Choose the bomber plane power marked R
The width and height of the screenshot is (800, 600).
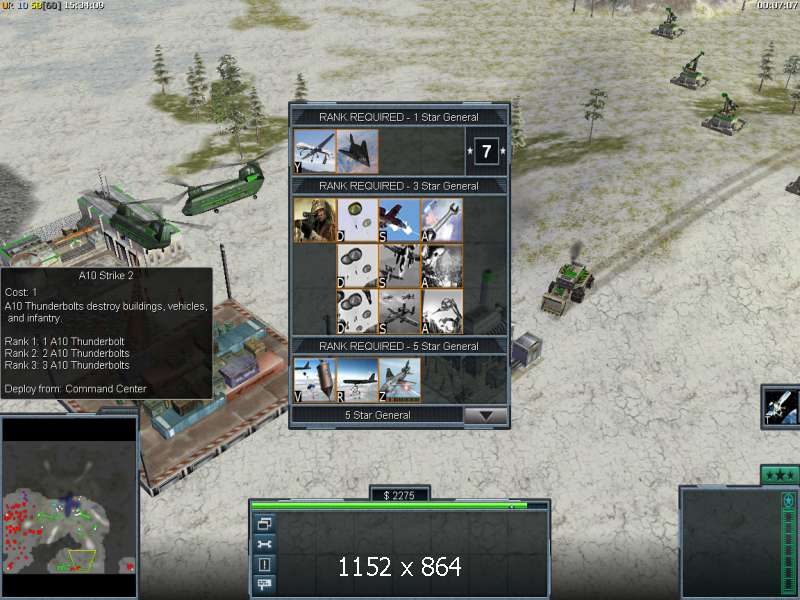coord(358,380)
